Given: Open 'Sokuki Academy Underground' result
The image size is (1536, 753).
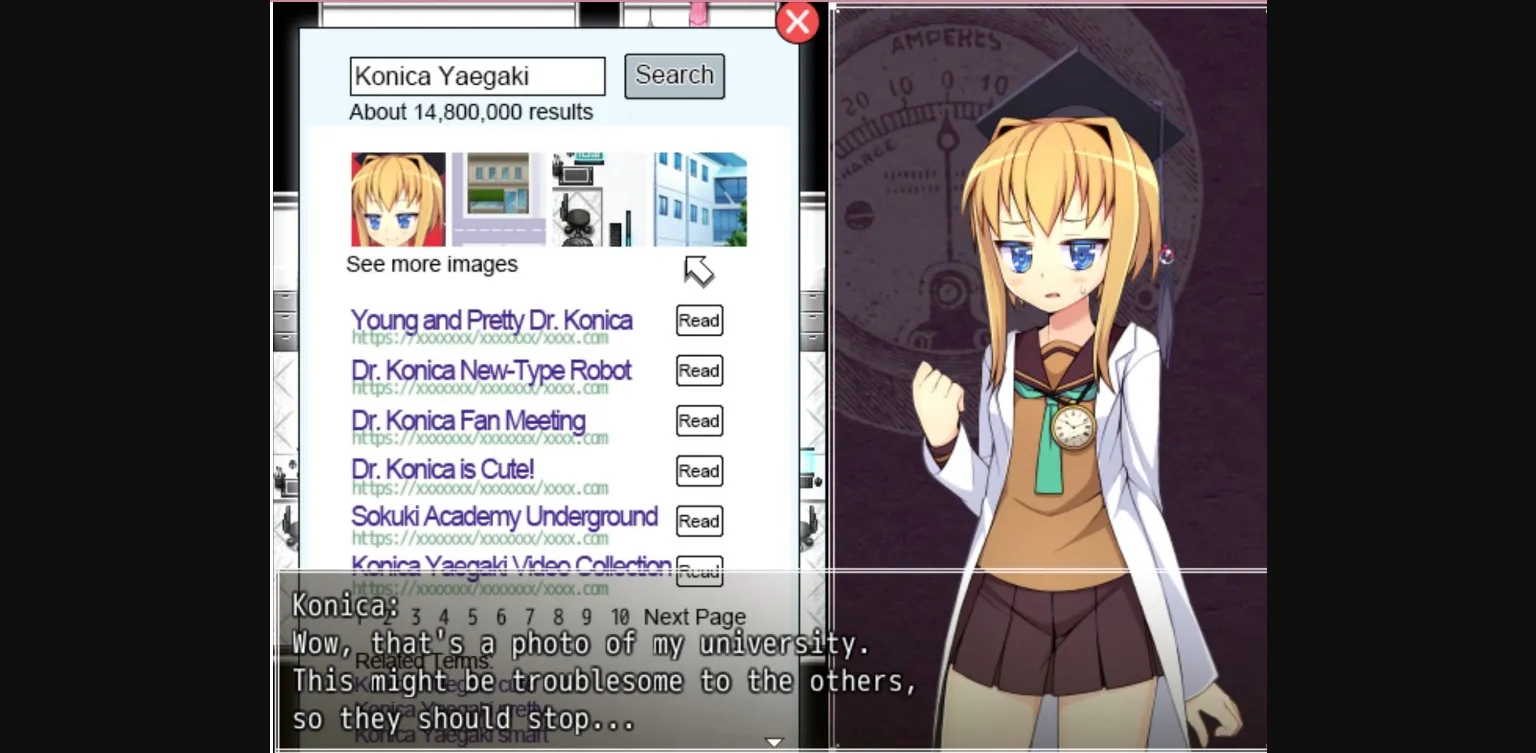Looking at the screenshot, I should tap(502, 518).
